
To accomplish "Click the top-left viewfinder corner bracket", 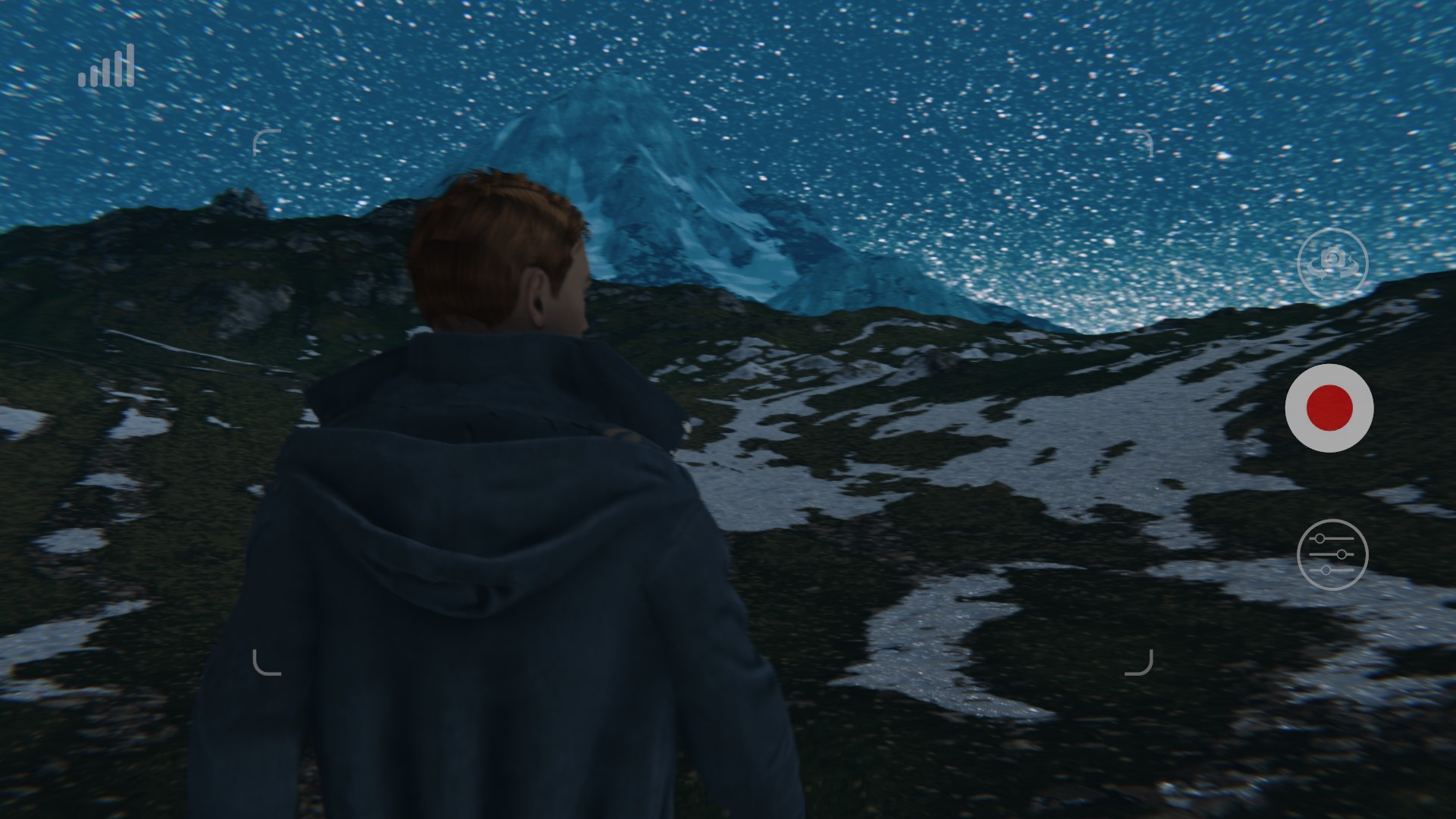I will coord(267,144).
